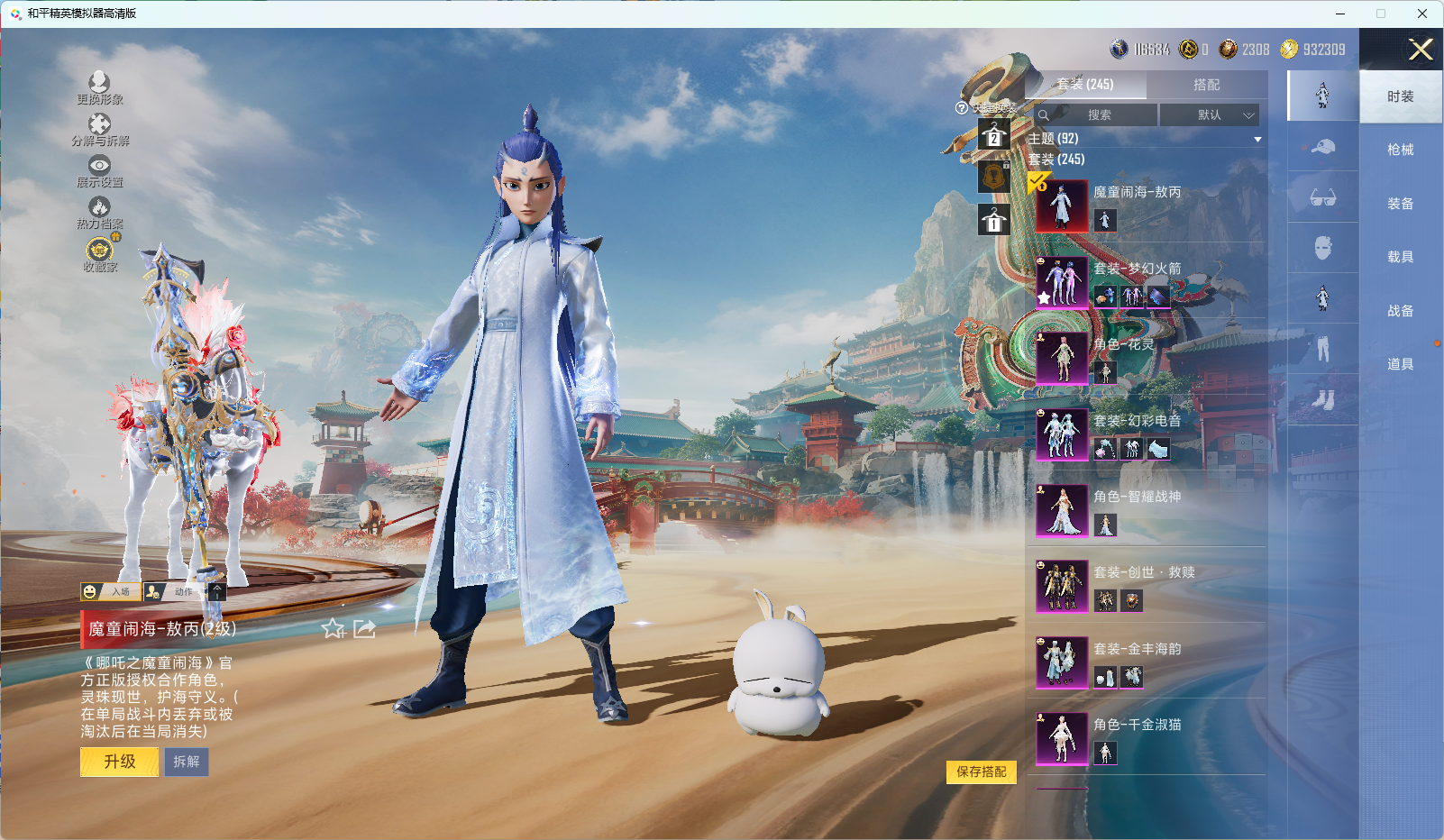
Task: Open the 默认 sort dropdown
Action: (1210, 115)
